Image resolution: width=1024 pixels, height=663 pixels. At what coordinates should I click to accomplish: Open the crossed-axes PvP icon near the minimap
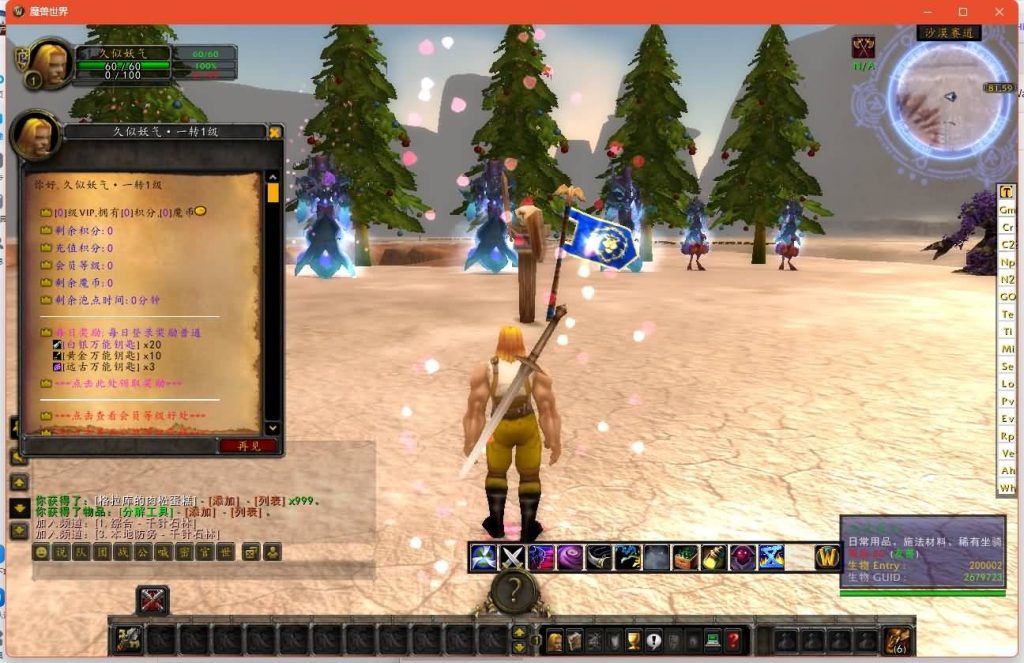(863, 47)
